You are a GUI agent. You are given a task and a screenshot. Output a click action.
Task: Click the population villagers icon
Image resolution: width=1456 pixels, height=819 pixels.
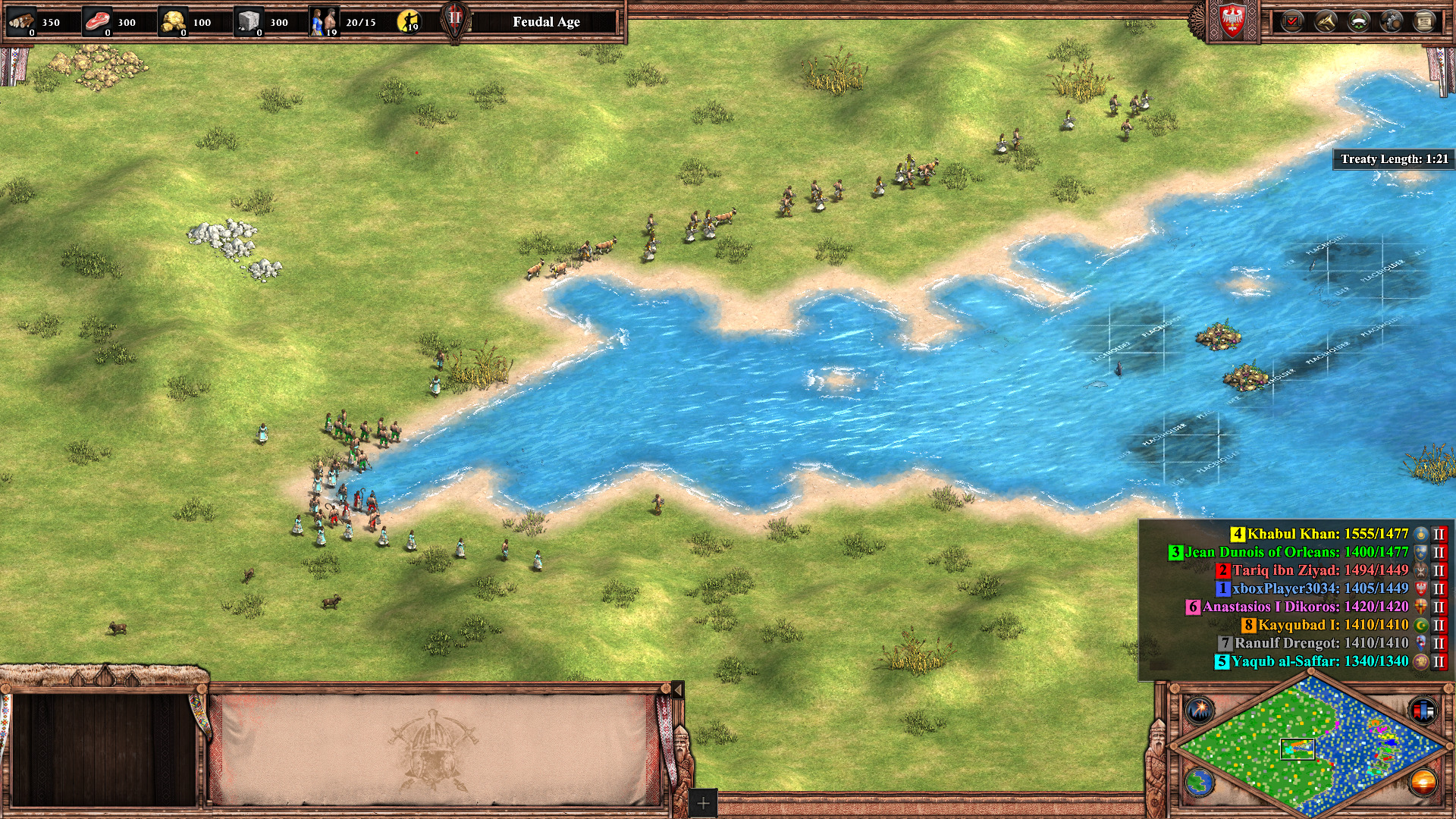point(324,21)
